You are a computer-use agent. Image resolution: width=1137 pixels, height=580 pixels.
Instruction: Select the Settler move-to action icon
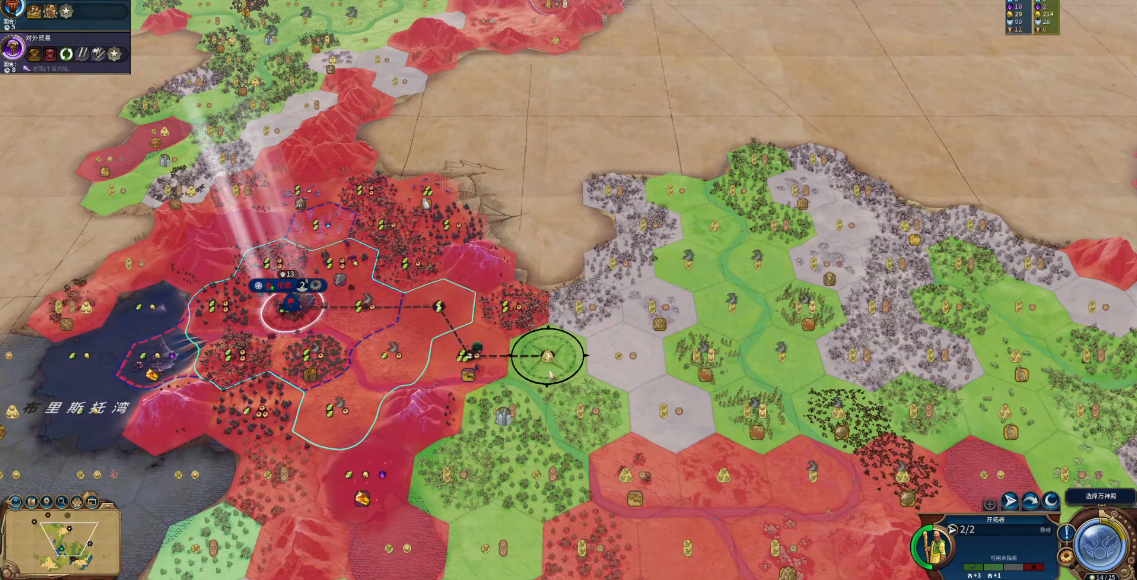click(1009, 501)
